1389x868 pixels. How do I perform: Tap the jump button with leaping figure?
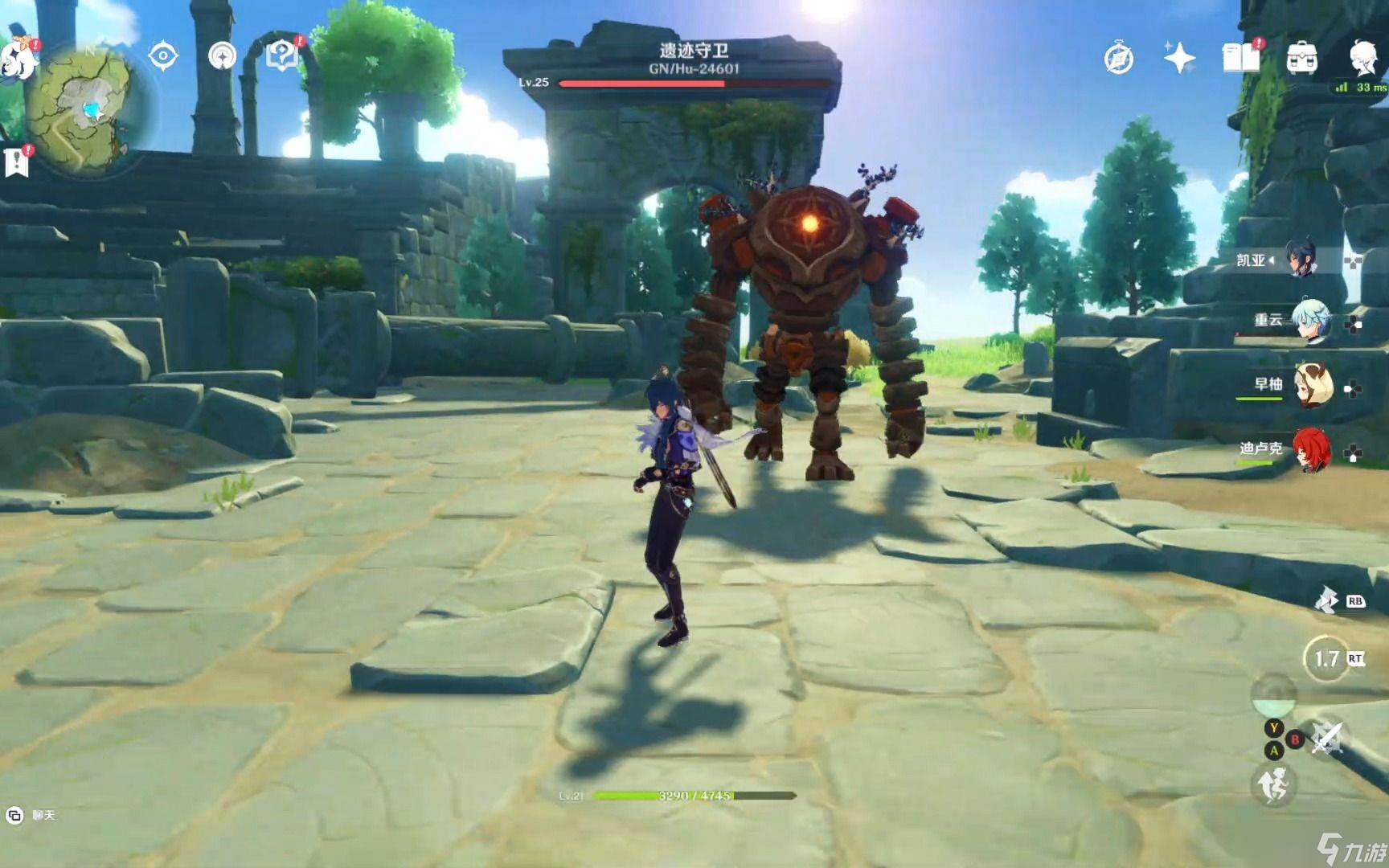[x=1272, y=784]
